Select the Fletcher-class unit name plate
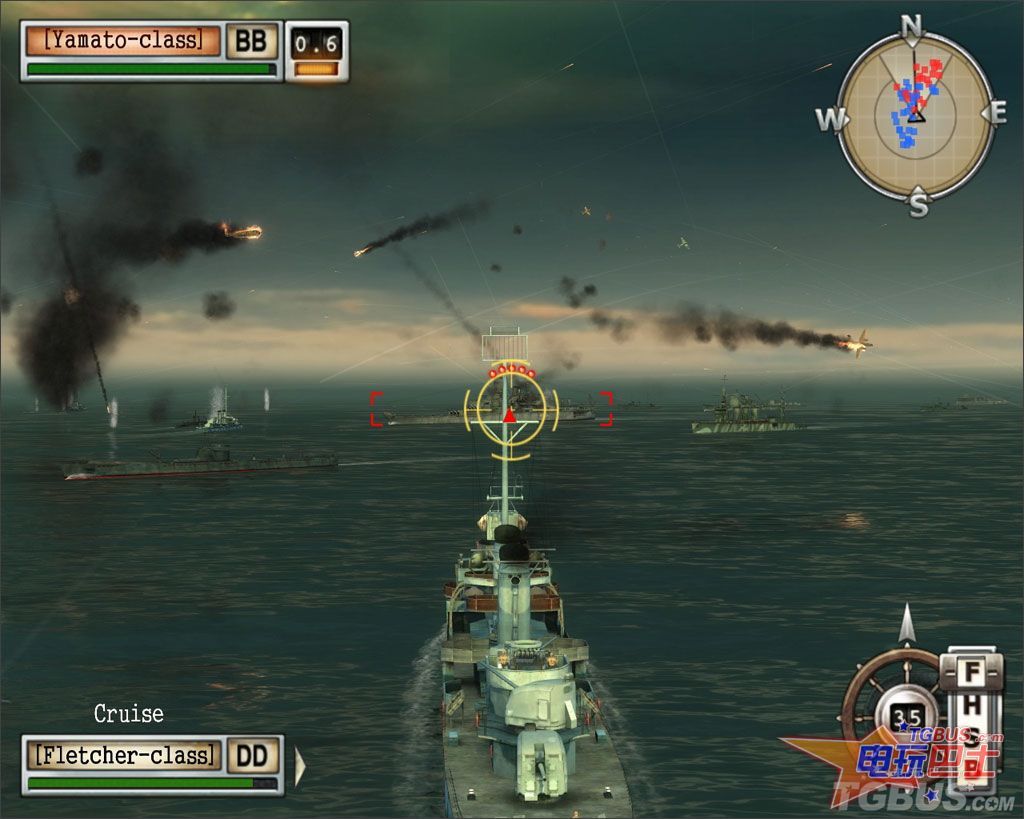Viewport: 1024px width, 819px height. point(124,755)
